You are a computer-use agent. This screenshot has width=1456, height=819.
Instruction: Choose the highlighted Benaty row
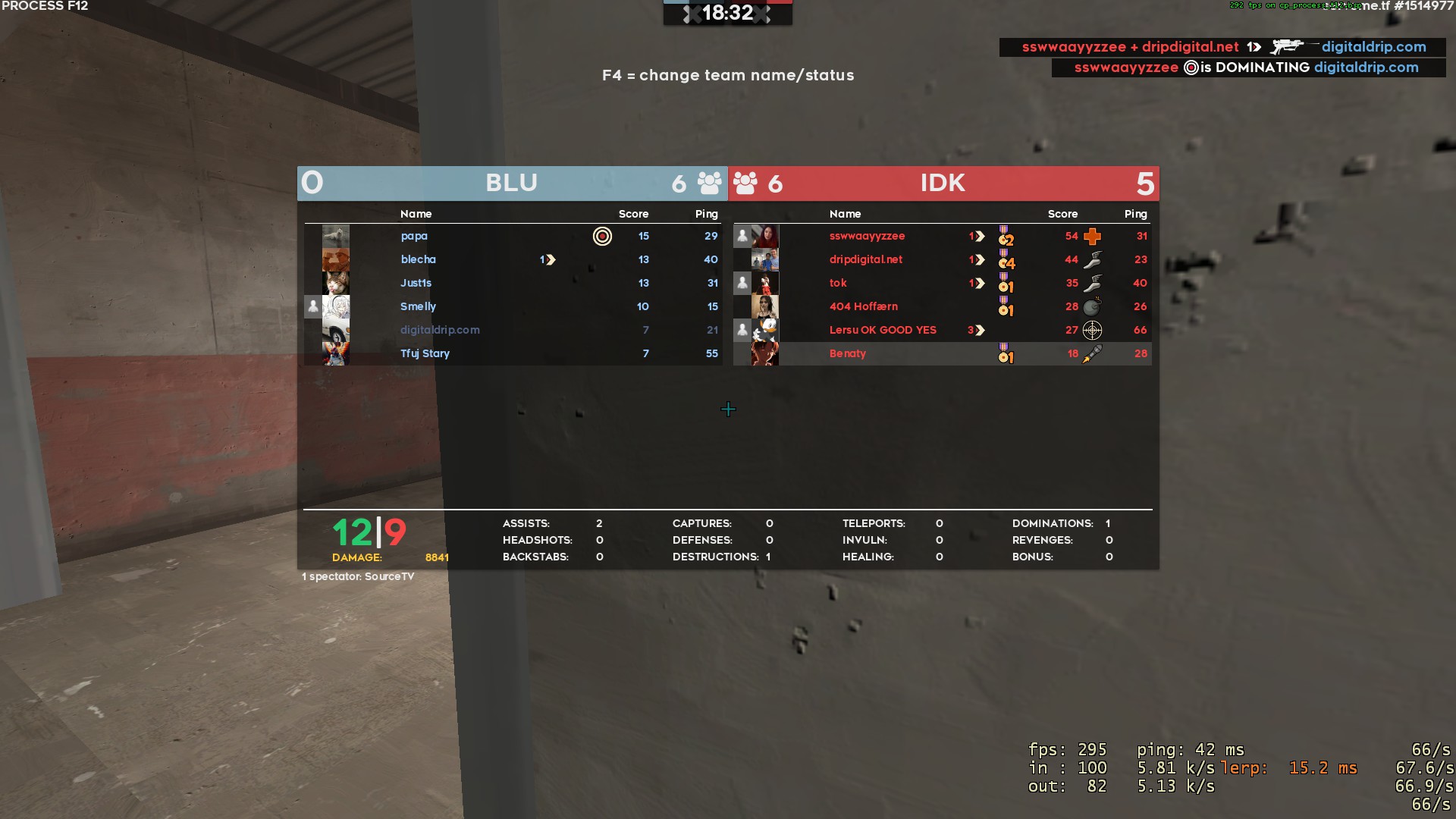[x=848, y=353]
